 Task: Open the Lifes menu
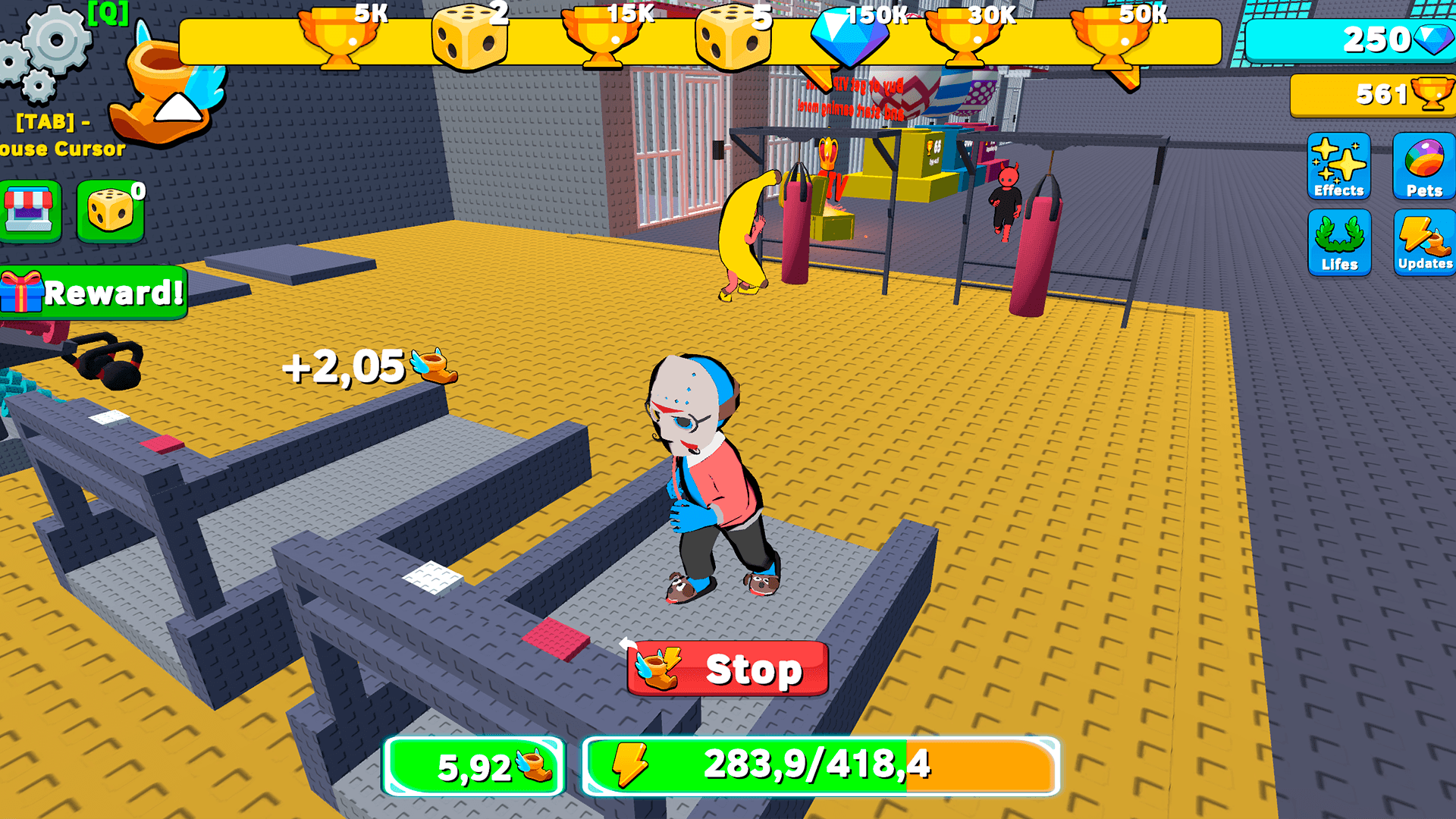tap(1338, 243)
